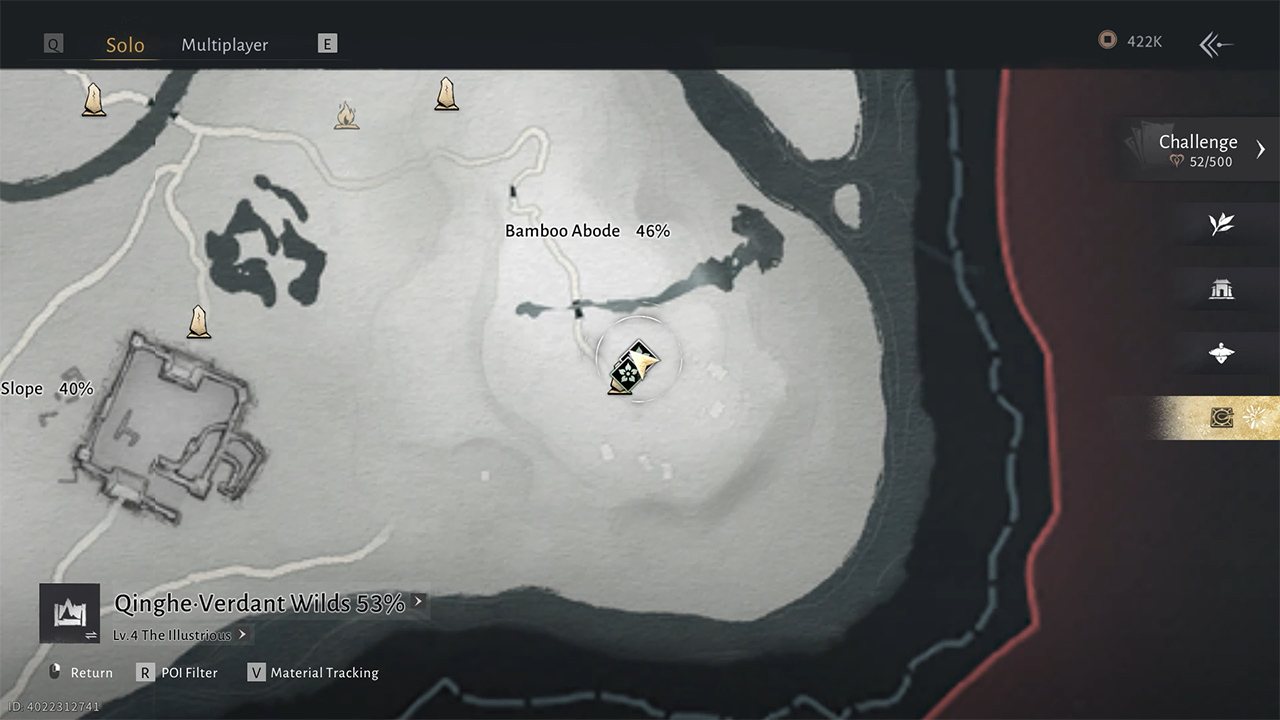
Task: Close the map with the back arrow
Action: pos(1216,44)
